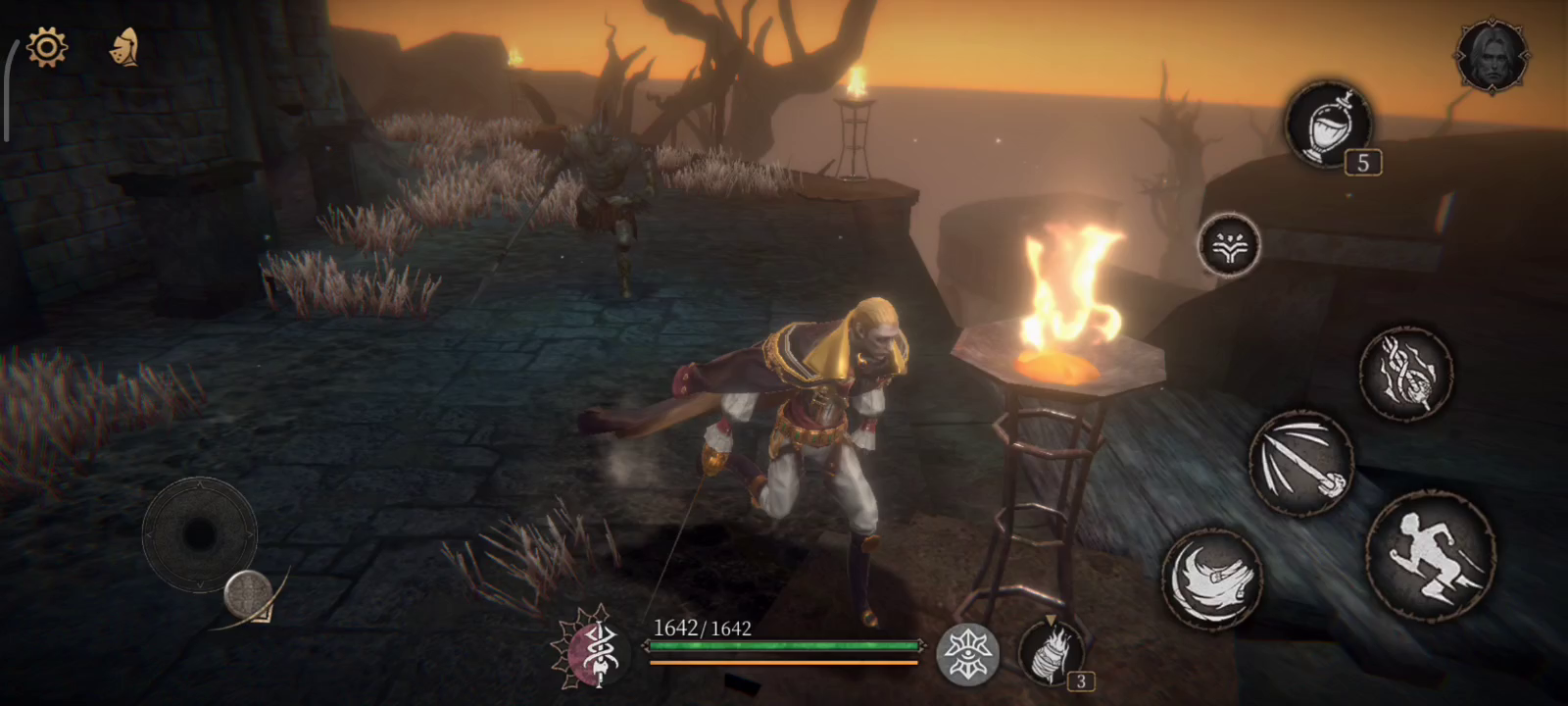
Task: Activate the eye sigil lock-on button
Action: click(x=968, y=654)
